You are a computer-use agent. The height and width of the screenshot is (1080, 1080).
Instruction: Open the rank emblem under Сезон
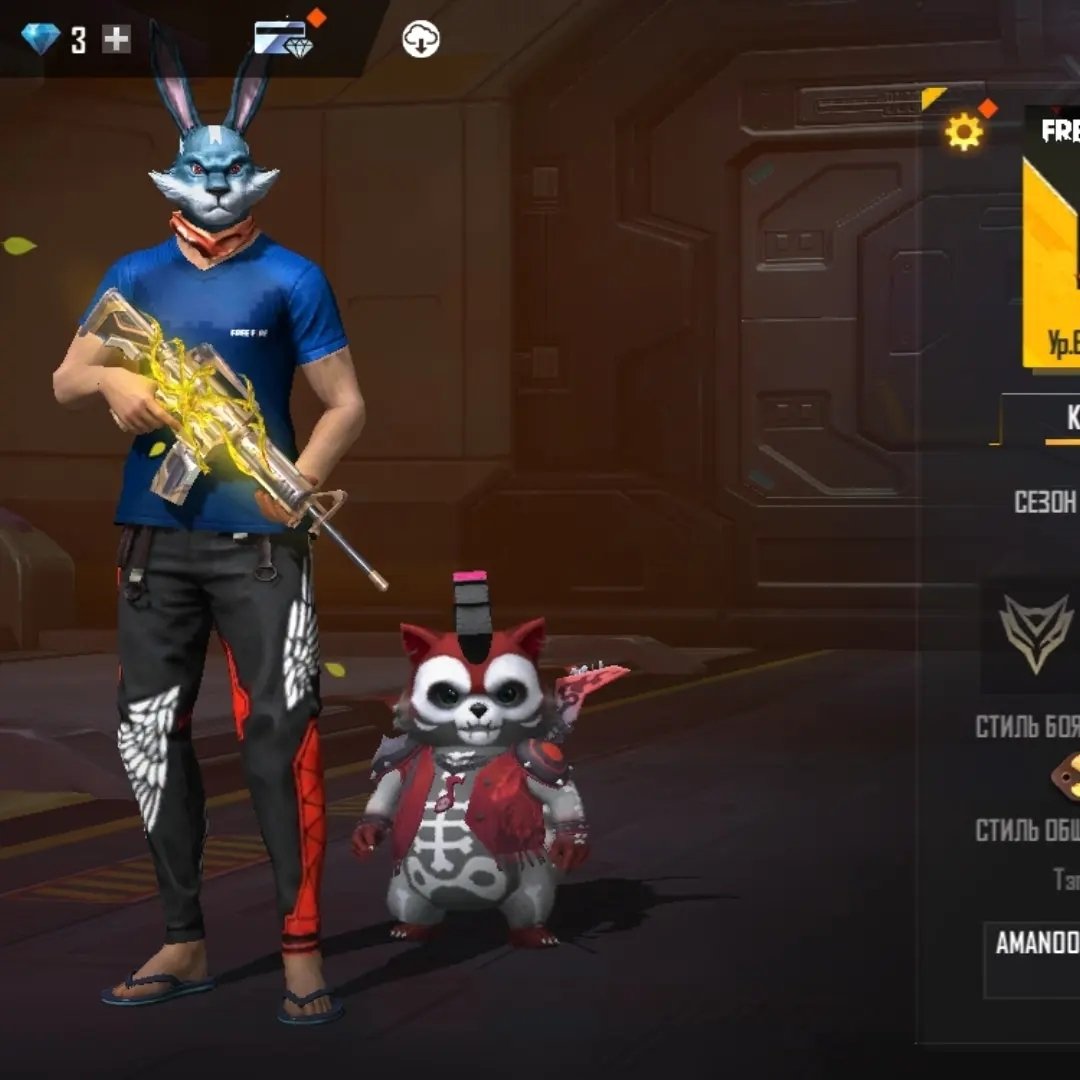tap(1036, 634)
